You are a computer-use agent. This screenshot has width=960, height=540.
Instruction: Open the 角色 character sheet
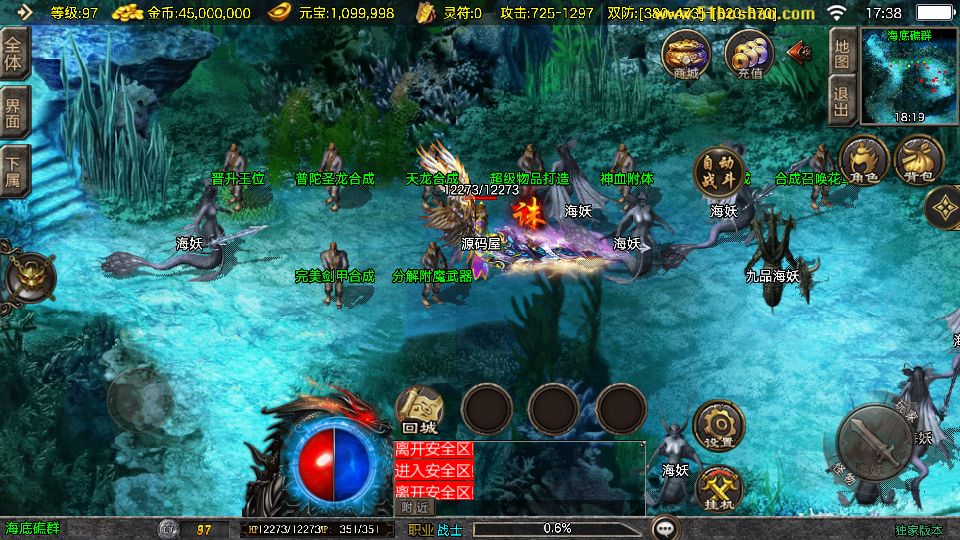click(864, 161)
